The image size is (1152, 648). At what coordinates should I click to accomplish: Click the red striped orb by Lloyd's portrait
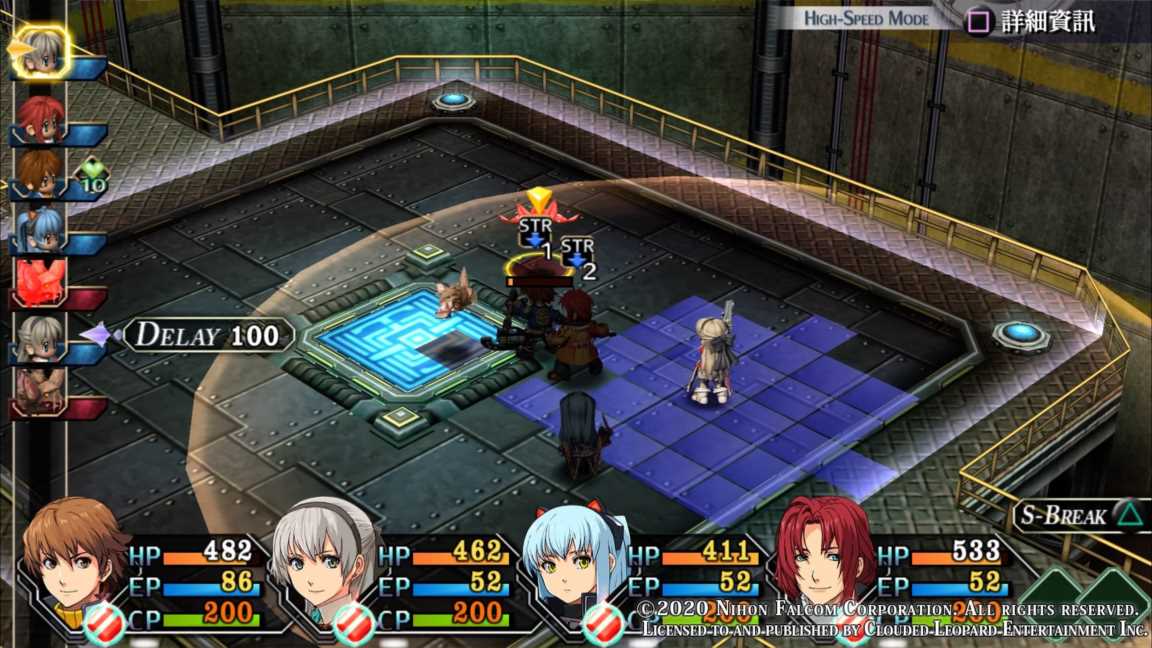click(105, 624)
